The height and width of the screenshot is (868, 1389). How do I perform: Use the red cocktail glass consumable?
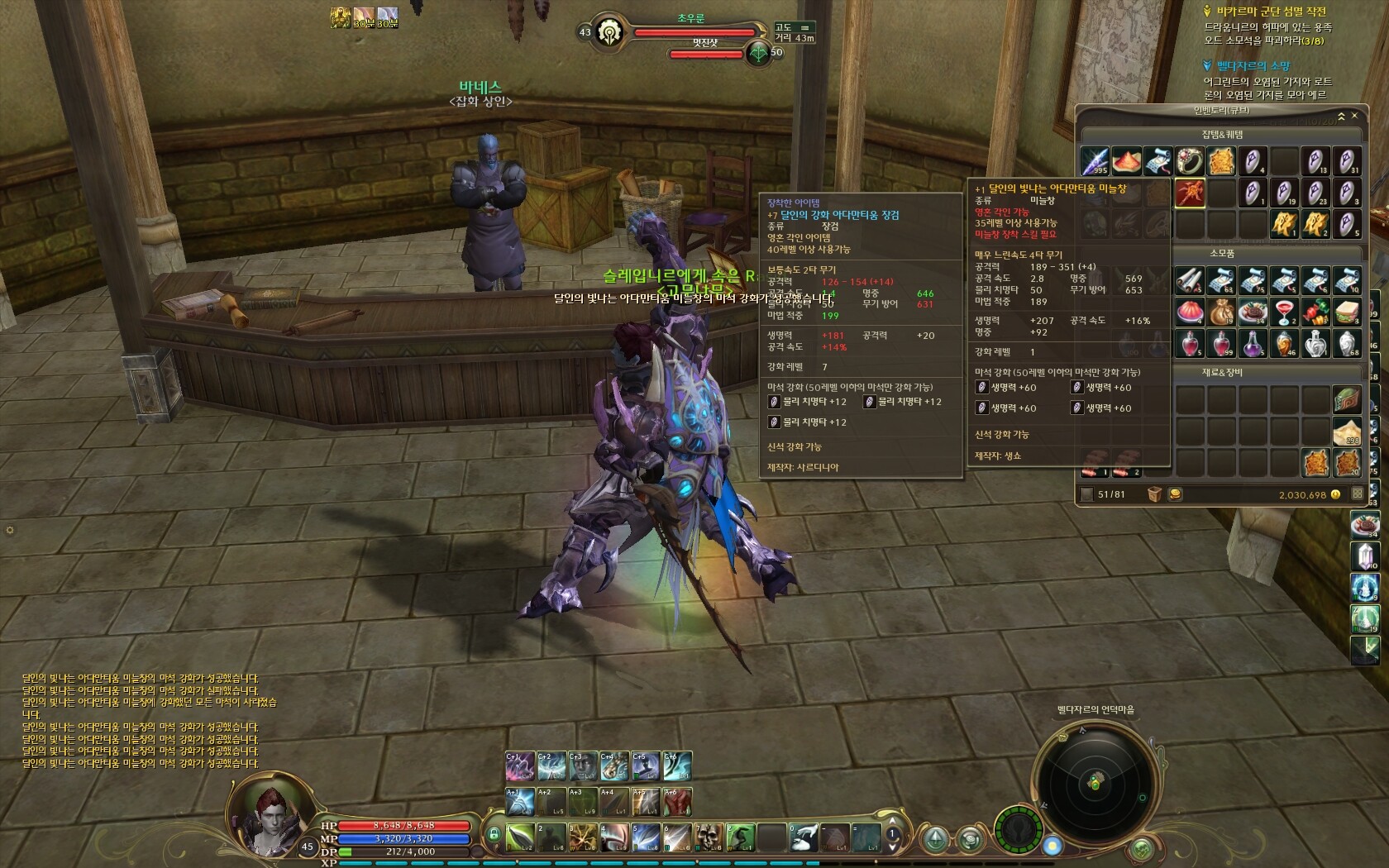[x=1284, y=312]
